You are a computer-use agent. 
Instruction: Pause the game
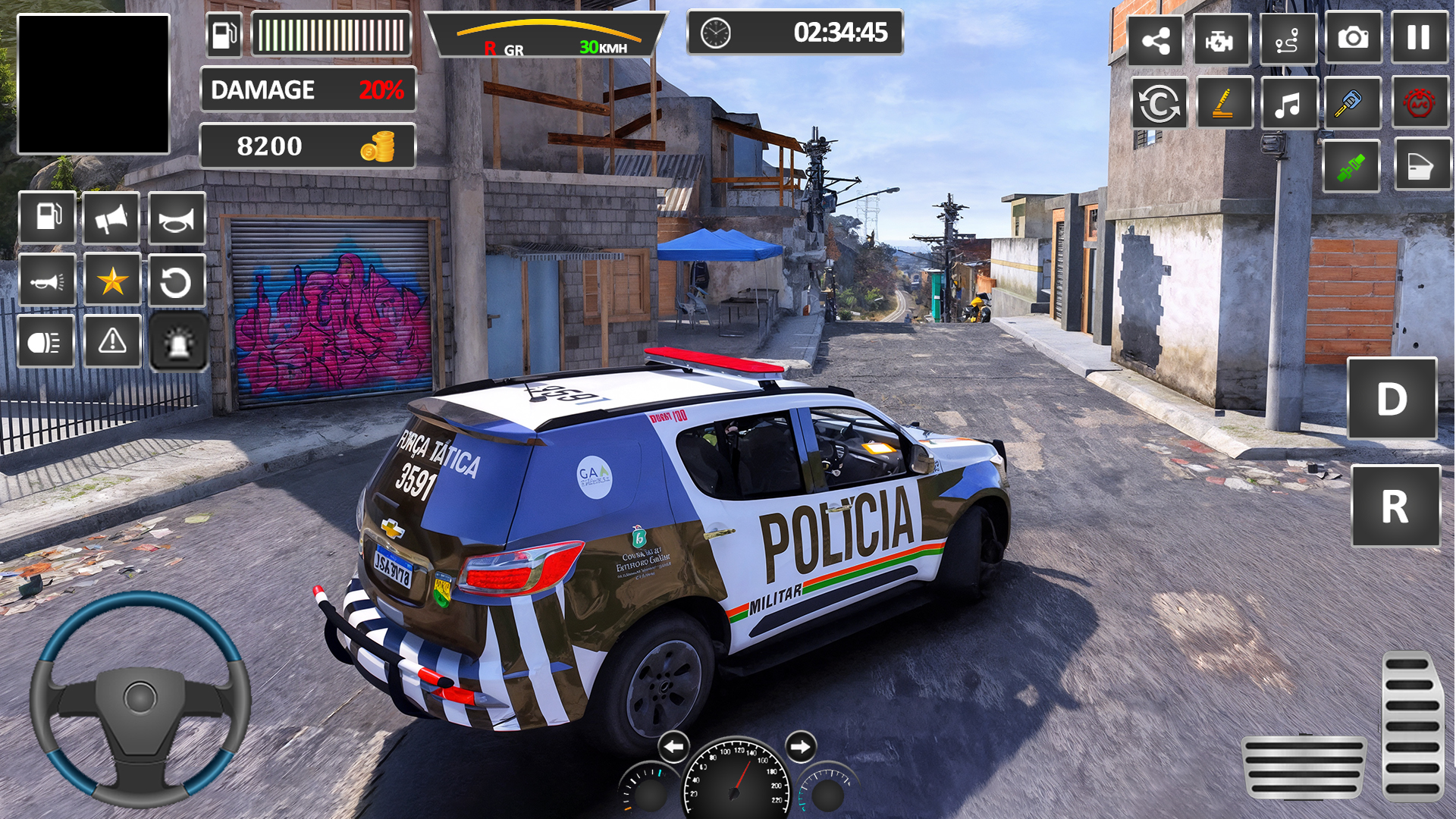[1419, 38]
